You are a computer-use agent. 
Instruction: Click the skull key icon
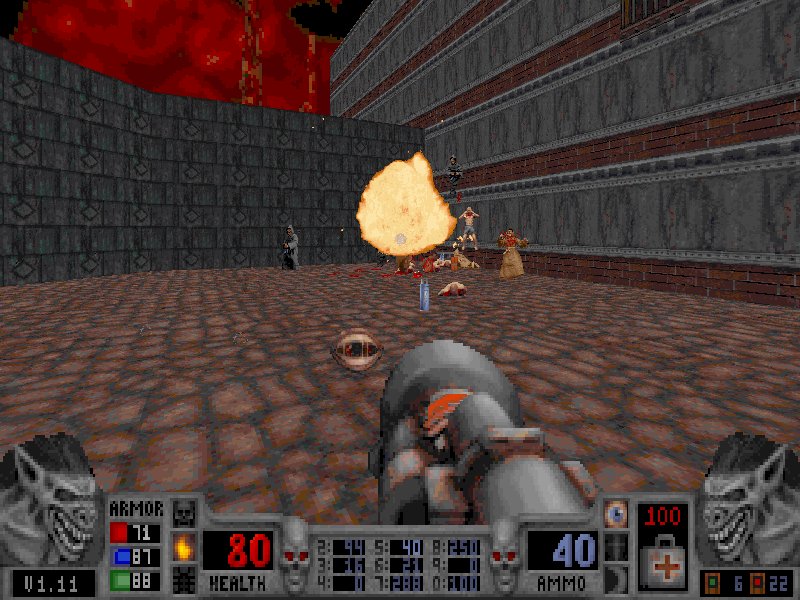click(183, 515)
